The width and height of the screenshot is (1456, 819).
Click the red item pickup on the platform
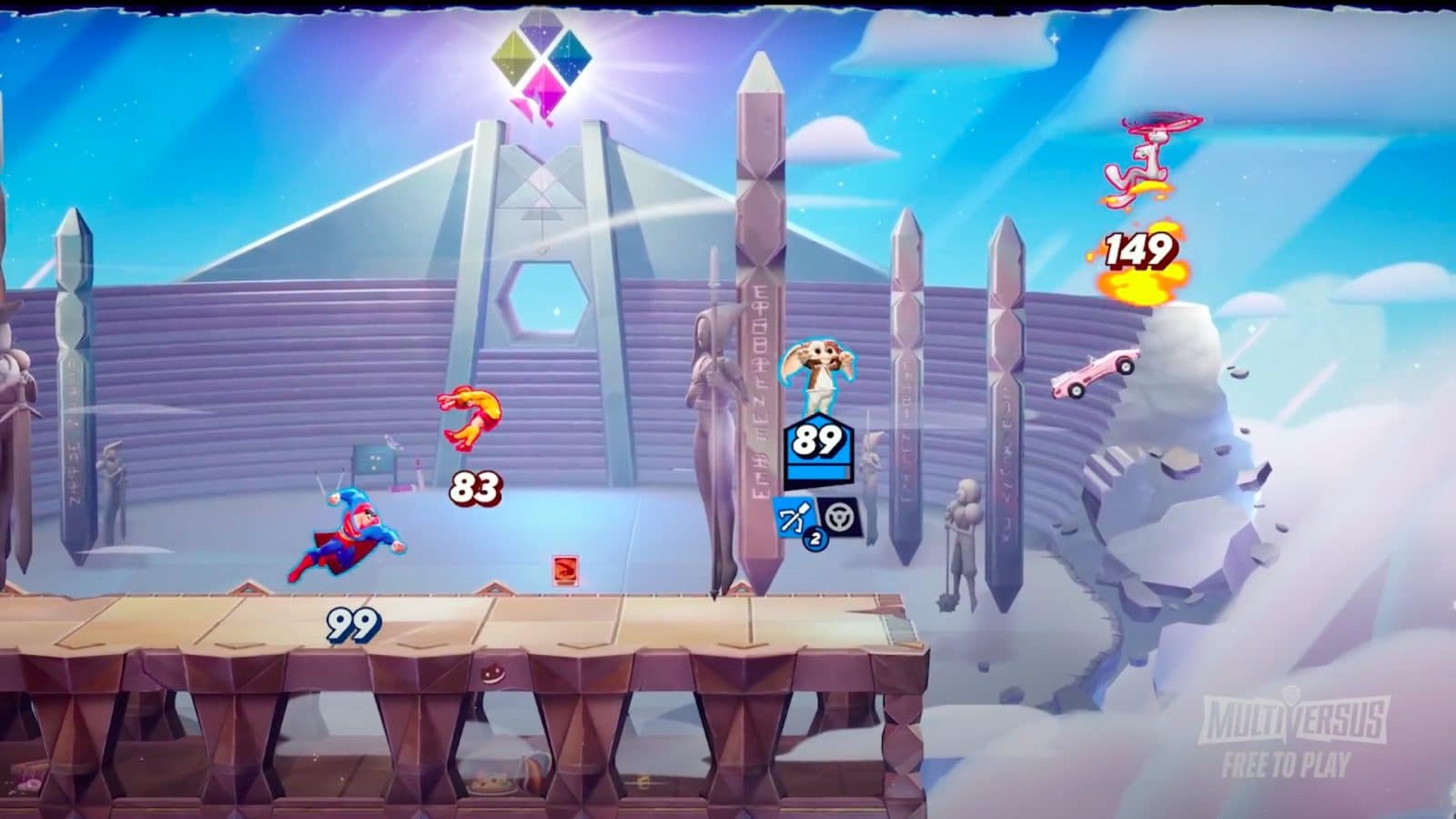pos(567,569)
